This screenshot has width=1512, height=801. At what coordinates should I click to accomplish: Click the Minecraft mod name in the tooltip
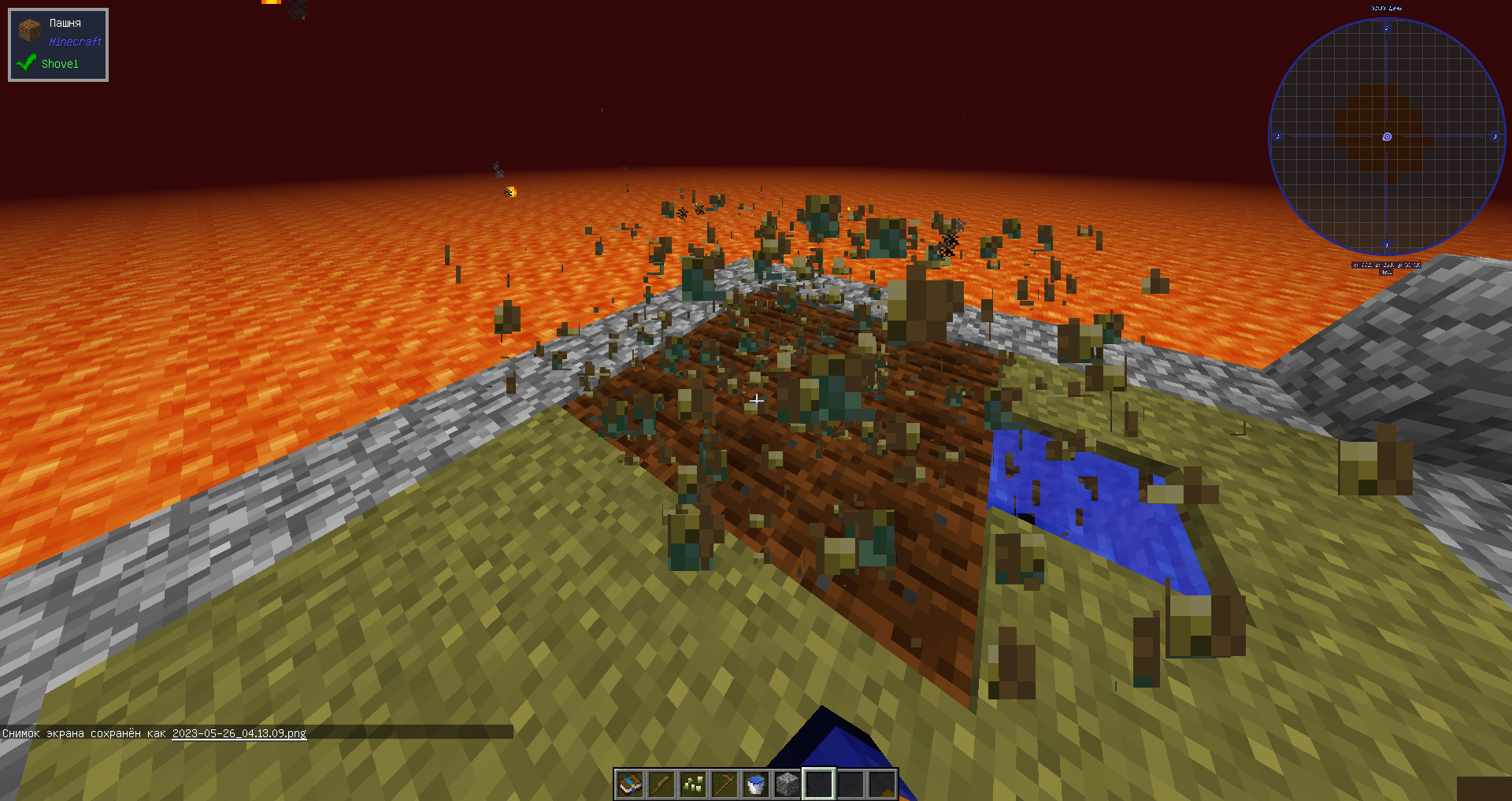(74, 41)
